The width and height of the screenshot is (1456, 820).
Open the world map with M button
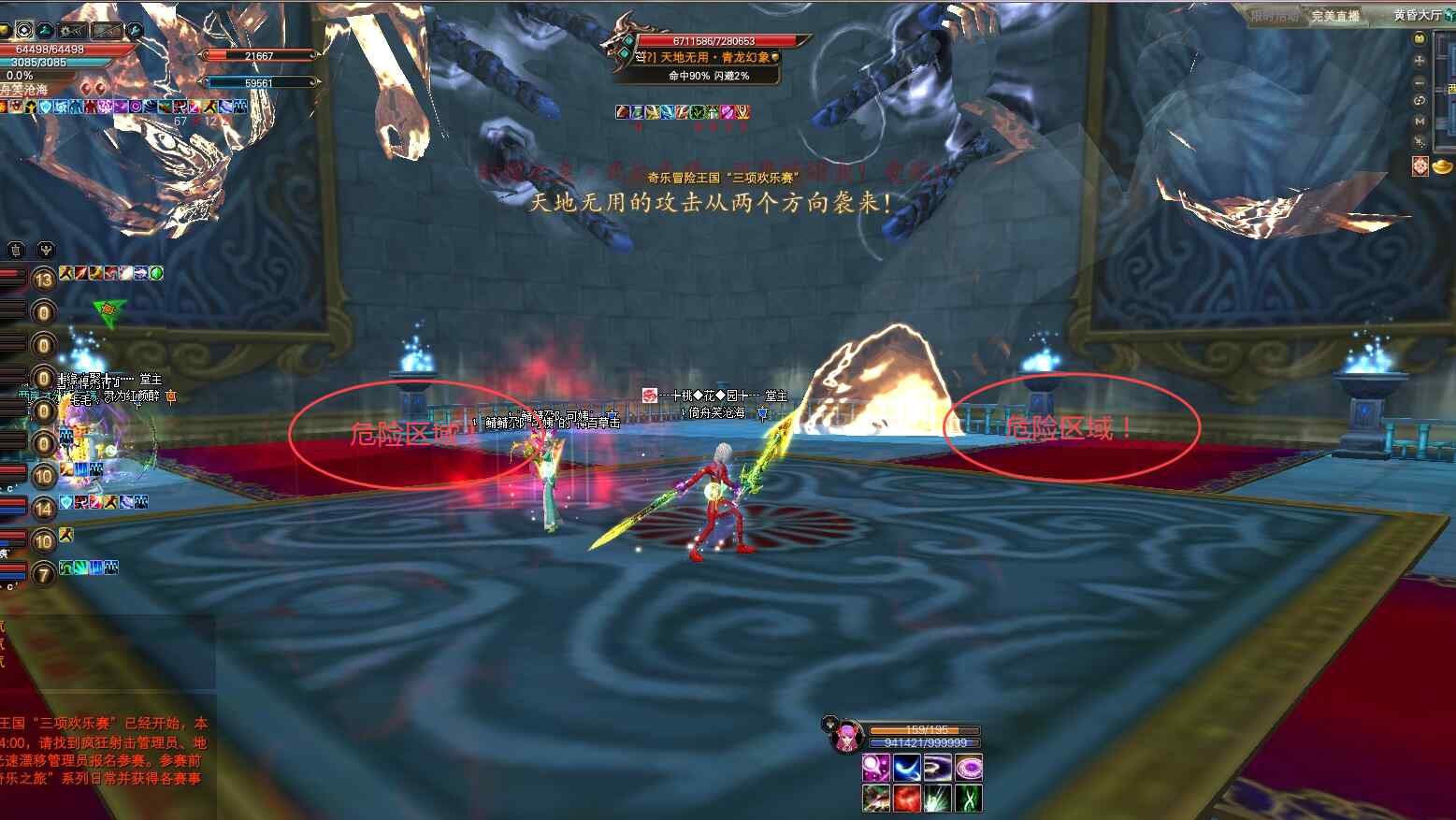pos(1420,121)
